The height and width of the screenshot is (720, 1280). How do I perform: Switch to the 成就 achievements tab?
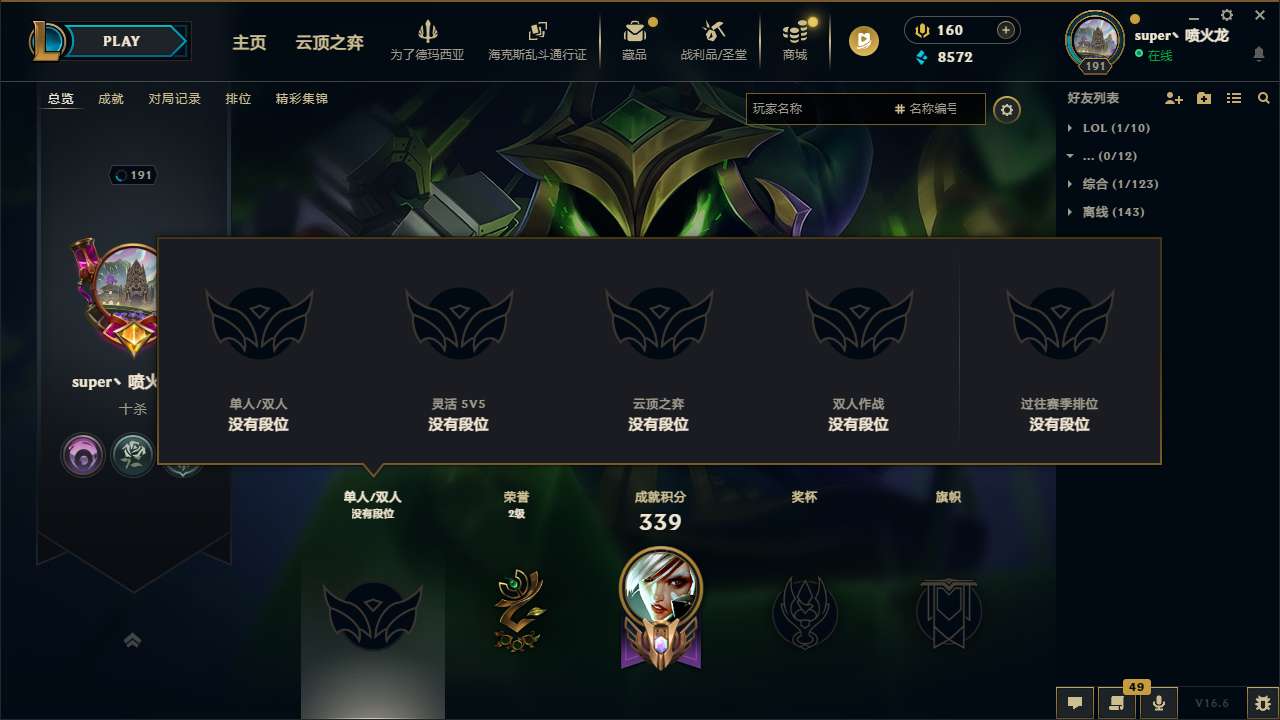110,99
